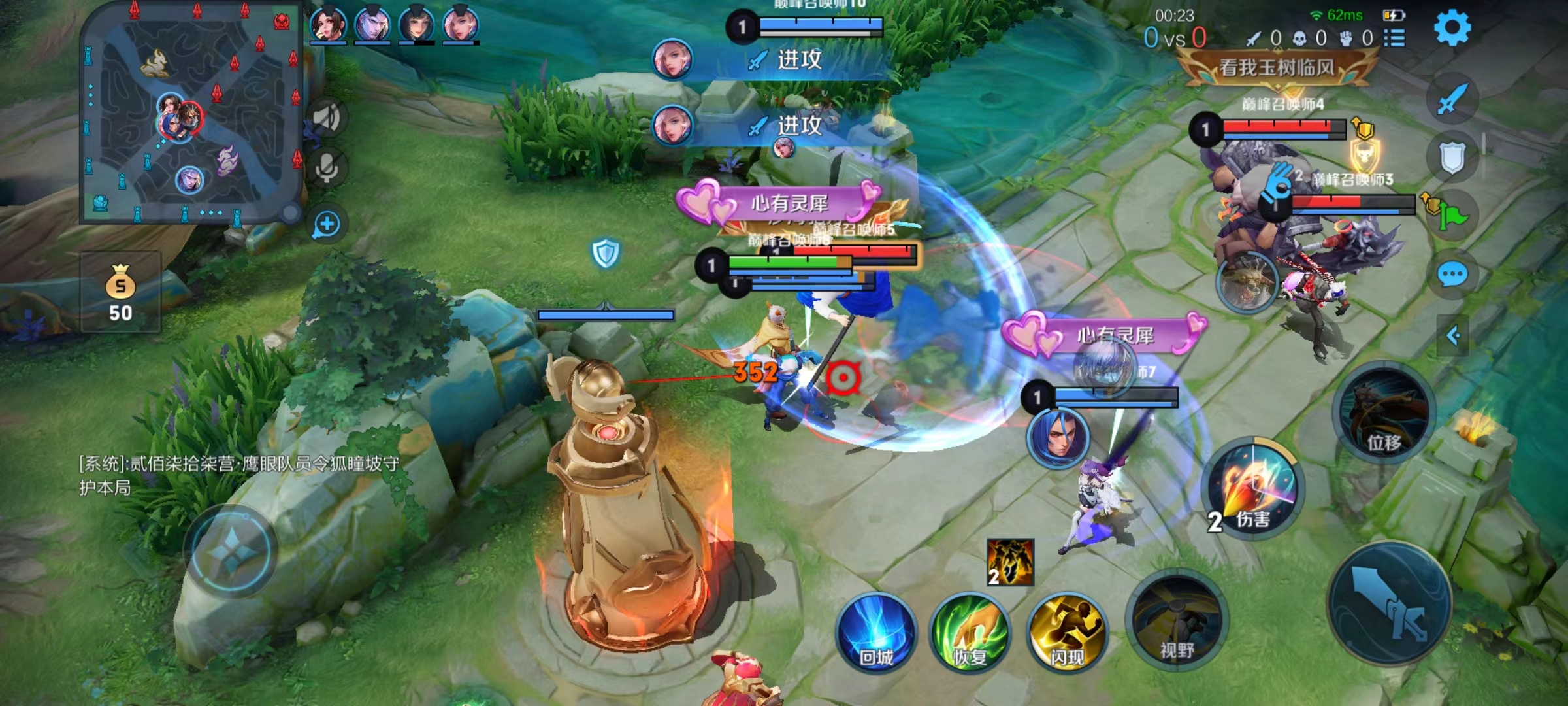Use the 恢复 restore ability

coord(970,633)
